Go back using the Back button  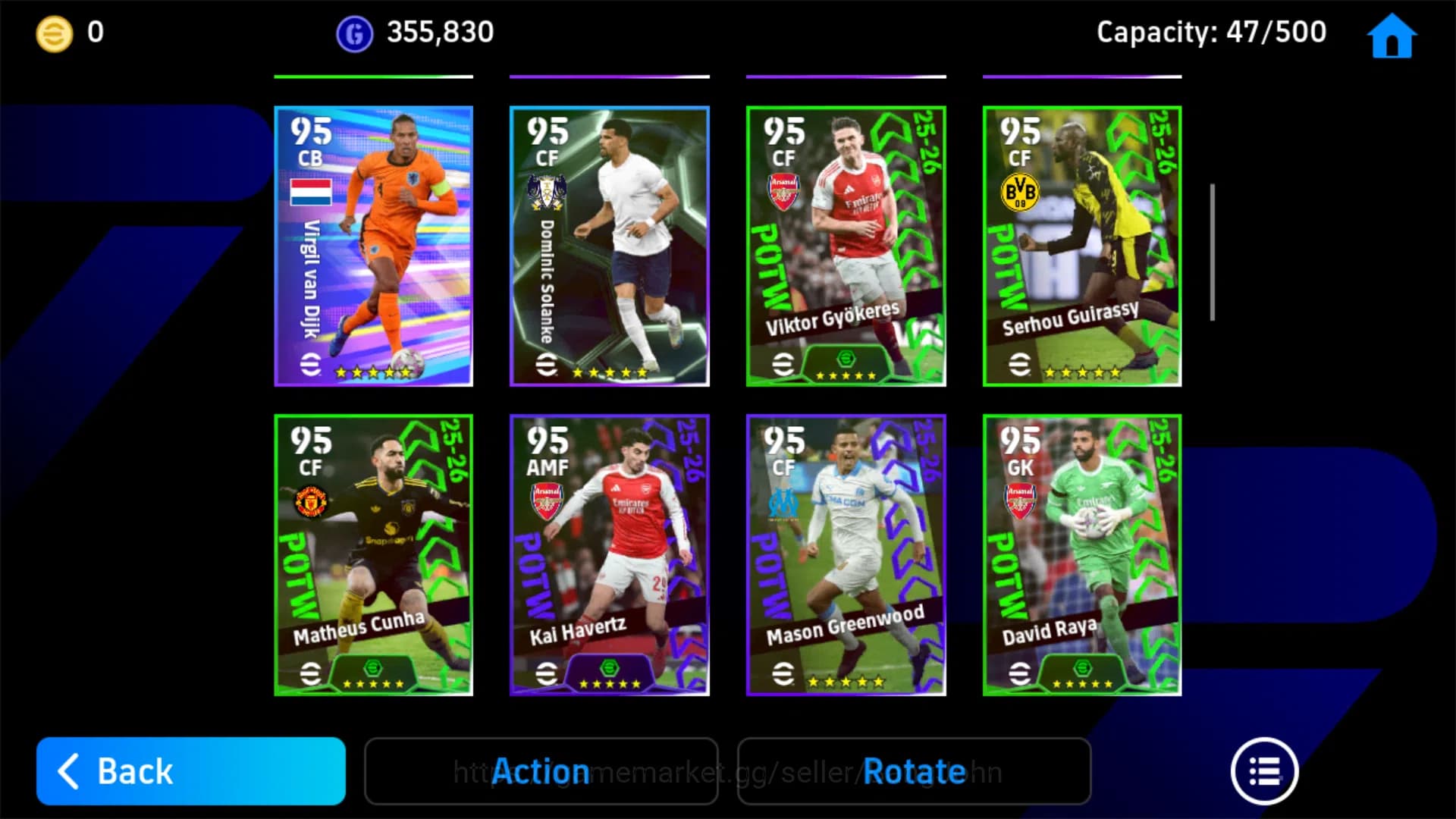[x=190, y=771]
